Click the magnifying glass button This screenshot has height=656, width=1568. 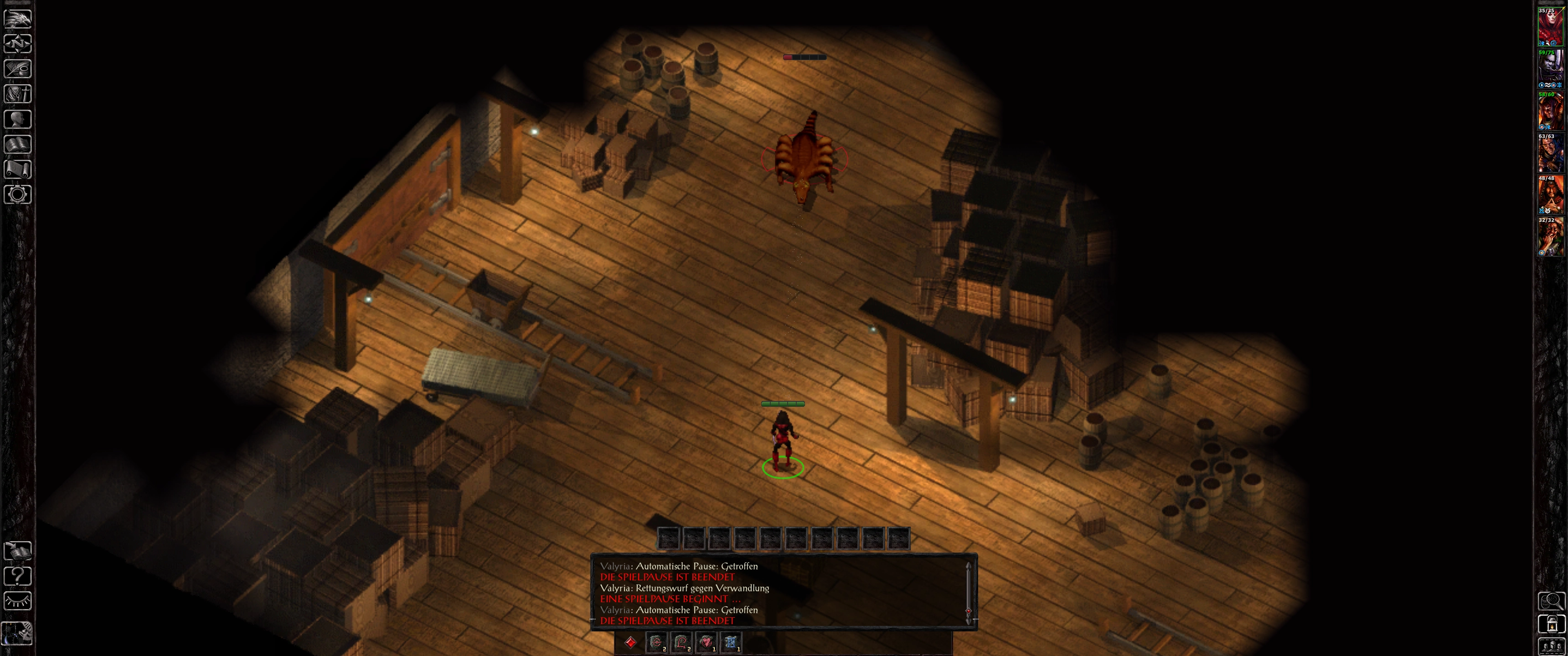1551,601
